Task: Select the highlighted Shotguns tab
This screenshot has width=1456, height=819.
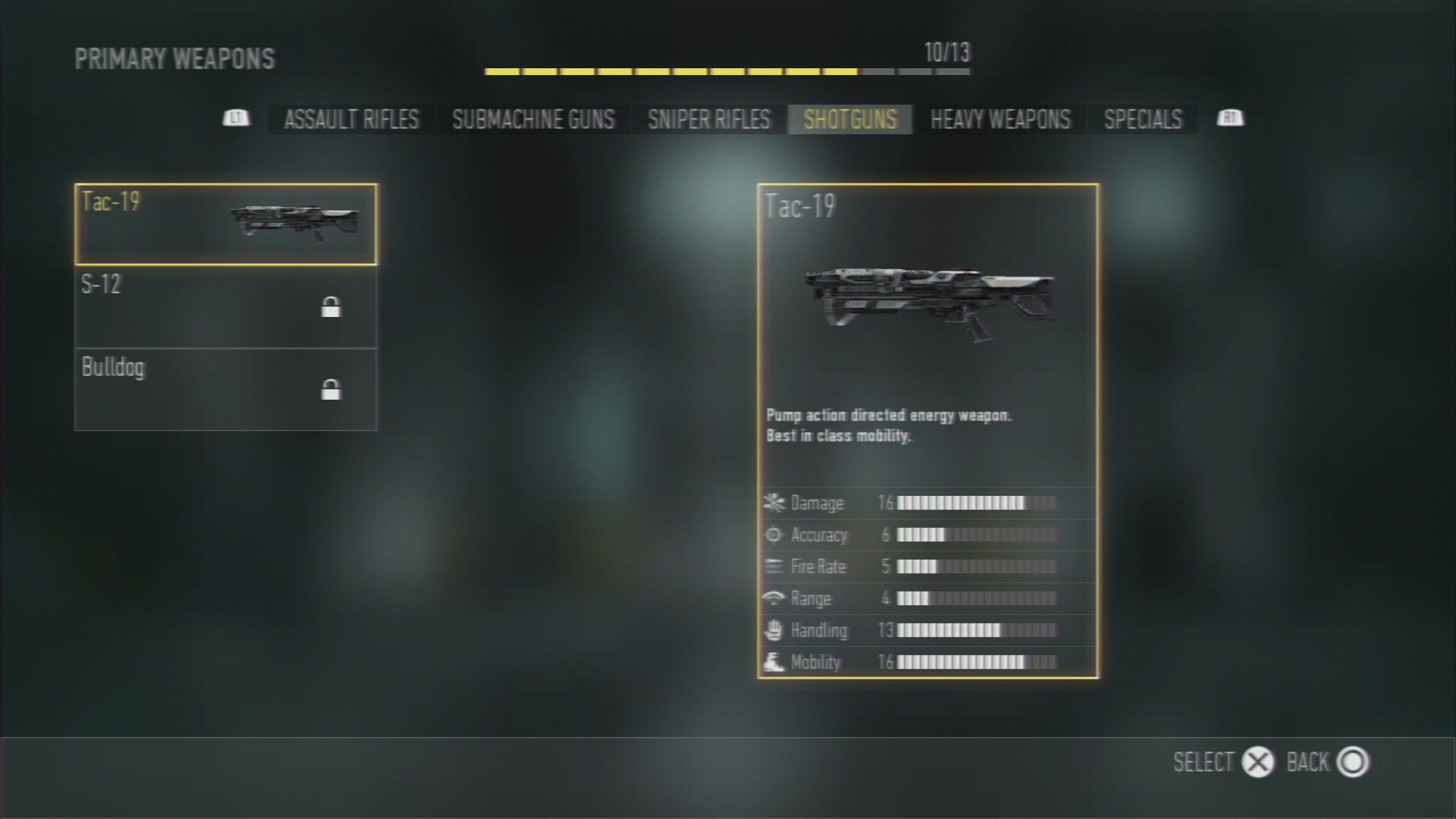Action: (x=849, y=119)
